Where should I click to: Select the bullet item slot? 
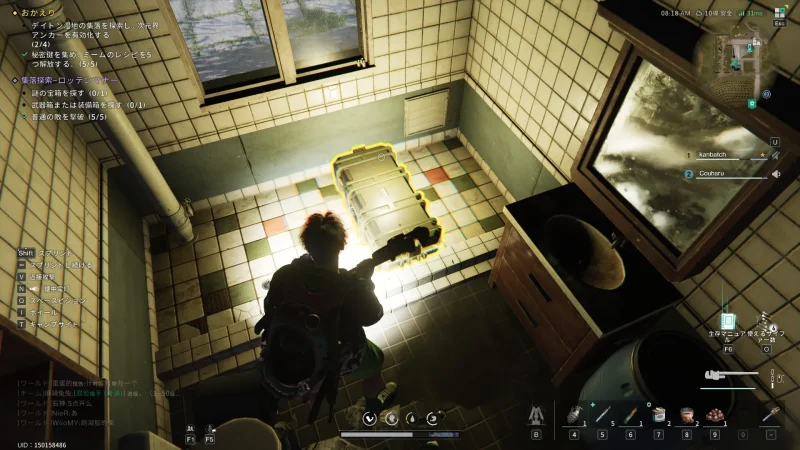click(x=630, y=414)
